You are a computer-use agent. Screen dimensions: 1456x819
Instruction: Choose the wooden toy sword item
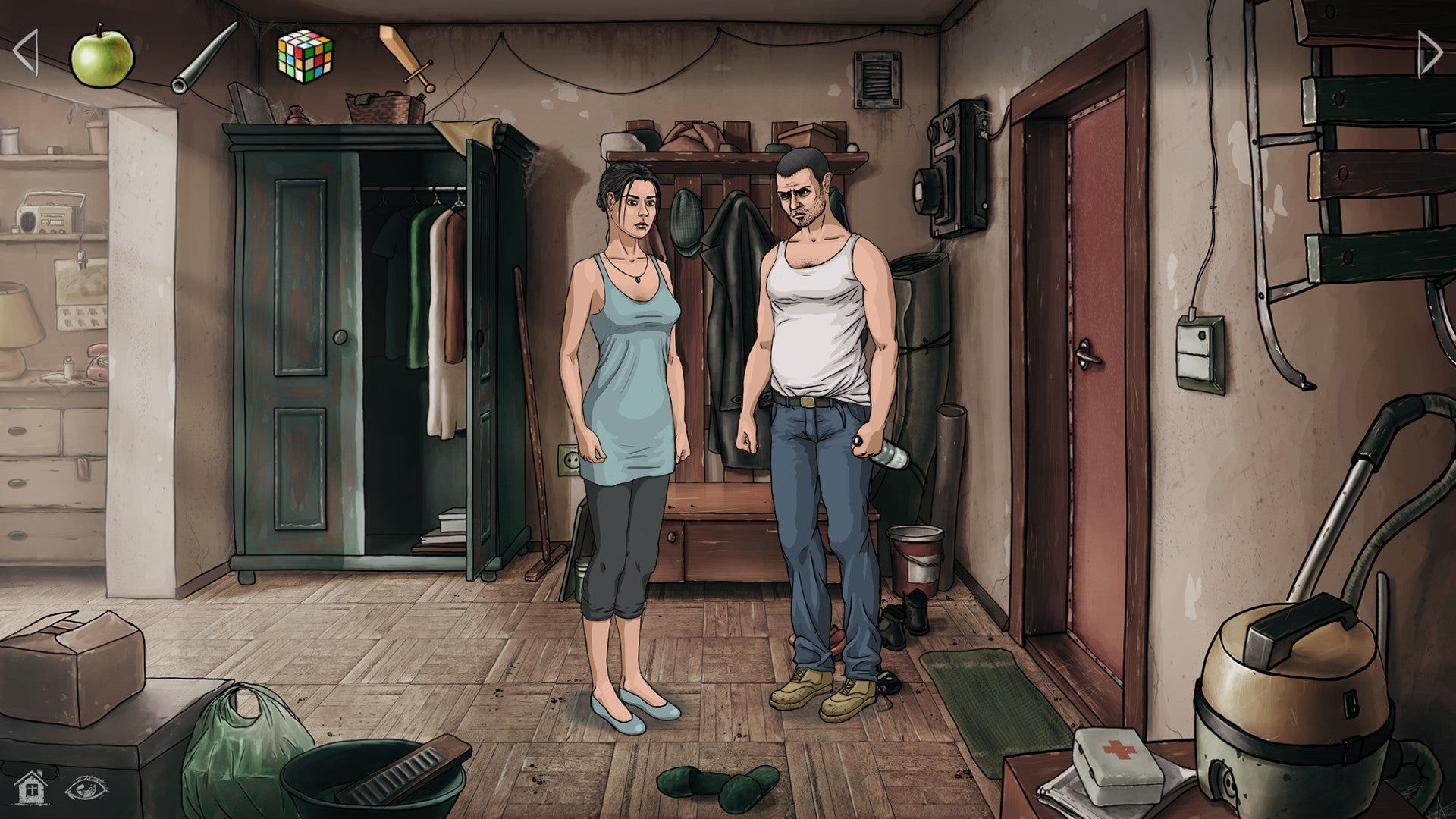click(x=406, y=57)
